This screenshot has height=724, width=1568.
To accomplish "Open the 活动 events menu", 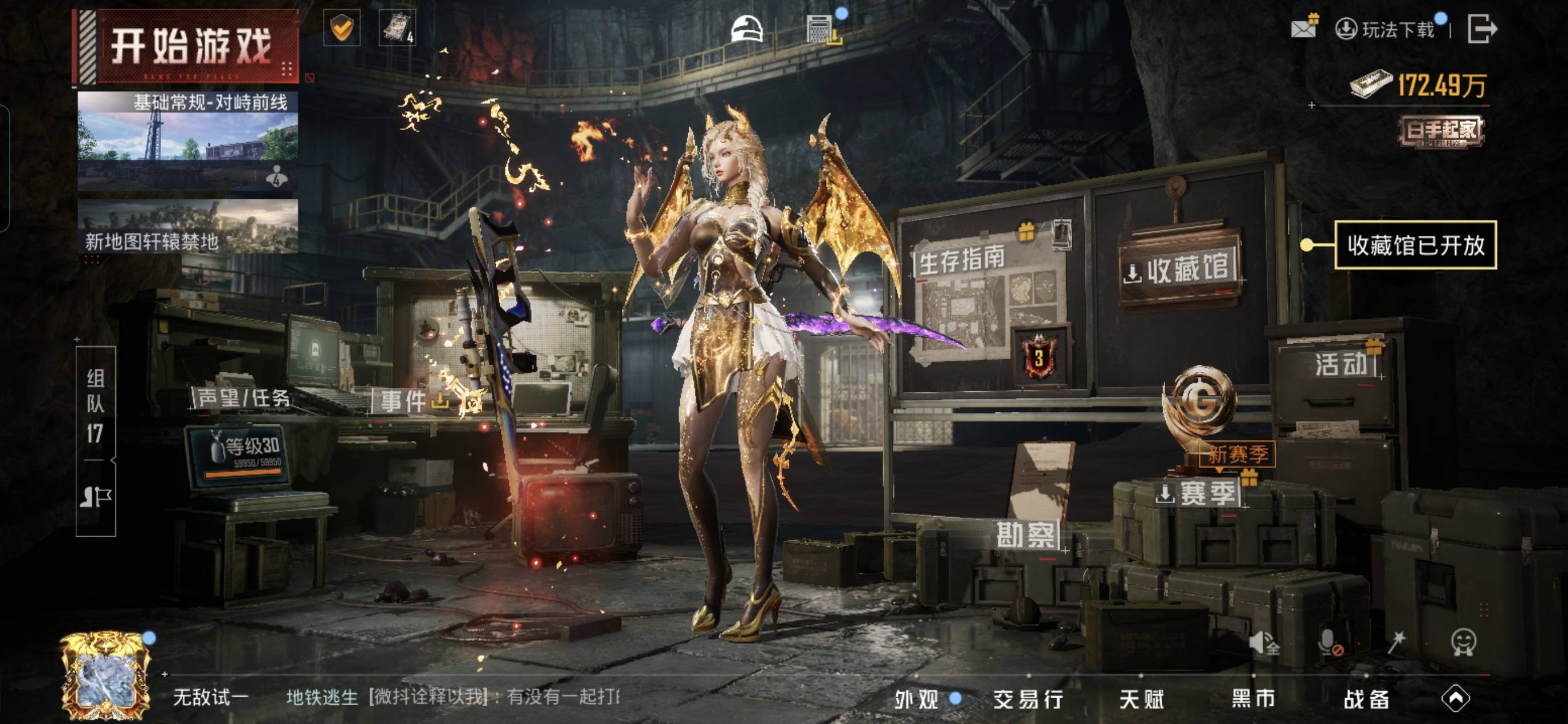I will coord(1341,364).
